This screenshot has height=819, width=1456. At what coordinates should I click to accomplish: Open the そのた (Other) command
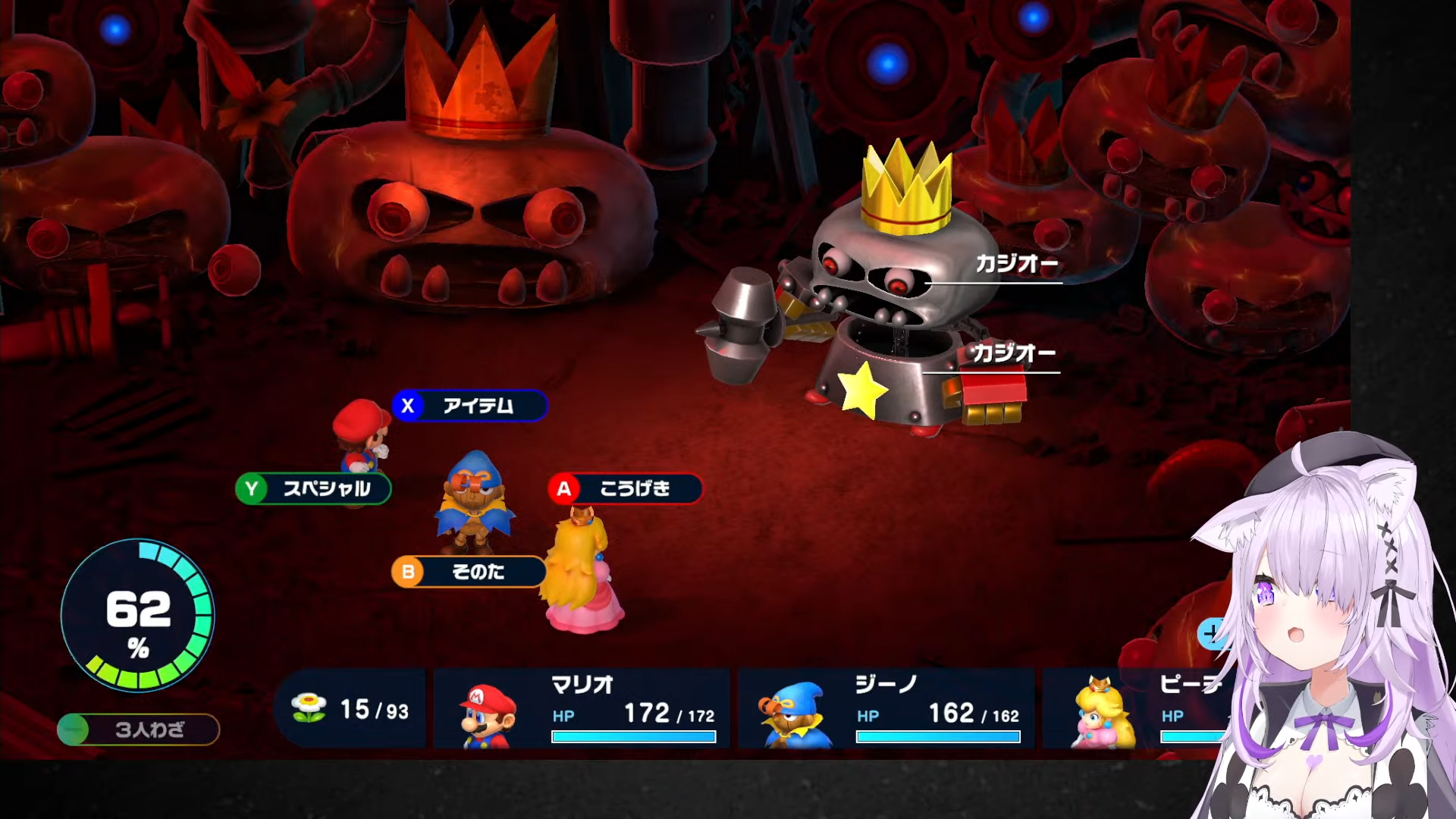pos(469,572)
